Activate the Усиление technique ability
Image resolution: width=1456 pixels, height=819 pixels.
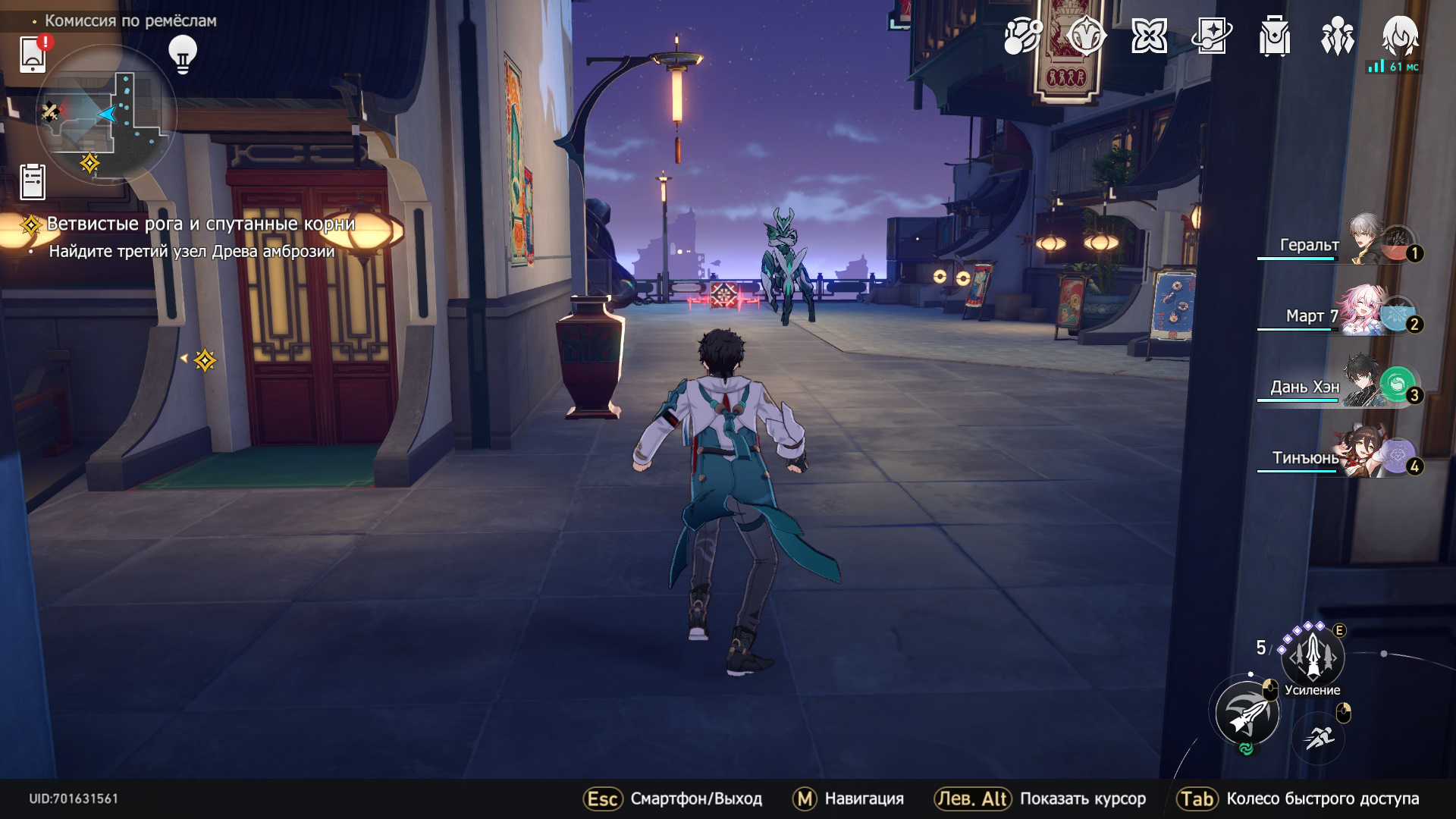click(x=1313, y=656)
